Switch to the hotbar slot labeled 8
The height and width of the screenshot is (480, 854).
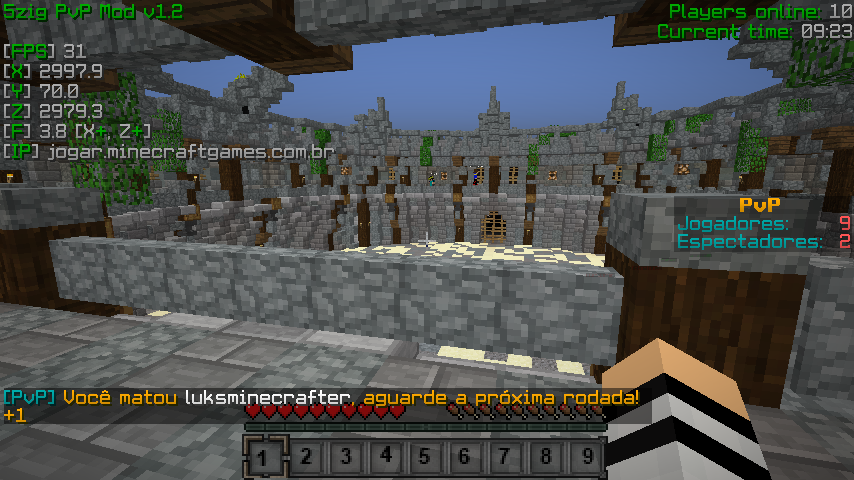(x=545, y=458)
